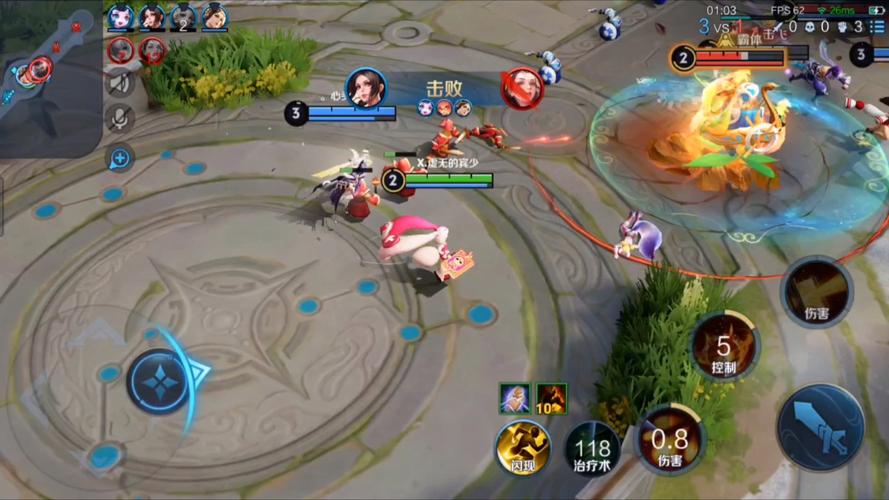This screenshot has height=500, width=889.
Task: Select the teammate portrait marked with 2
Action: (183, 16)
